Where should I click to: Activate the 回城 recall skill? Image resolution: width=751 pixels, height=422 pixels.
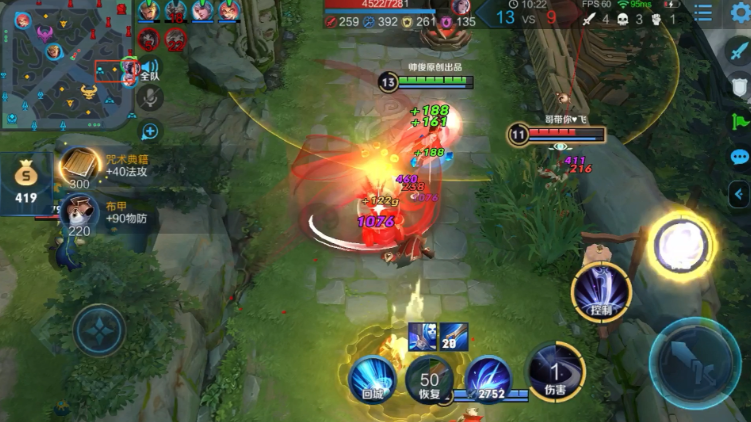(x=373, y=380)
